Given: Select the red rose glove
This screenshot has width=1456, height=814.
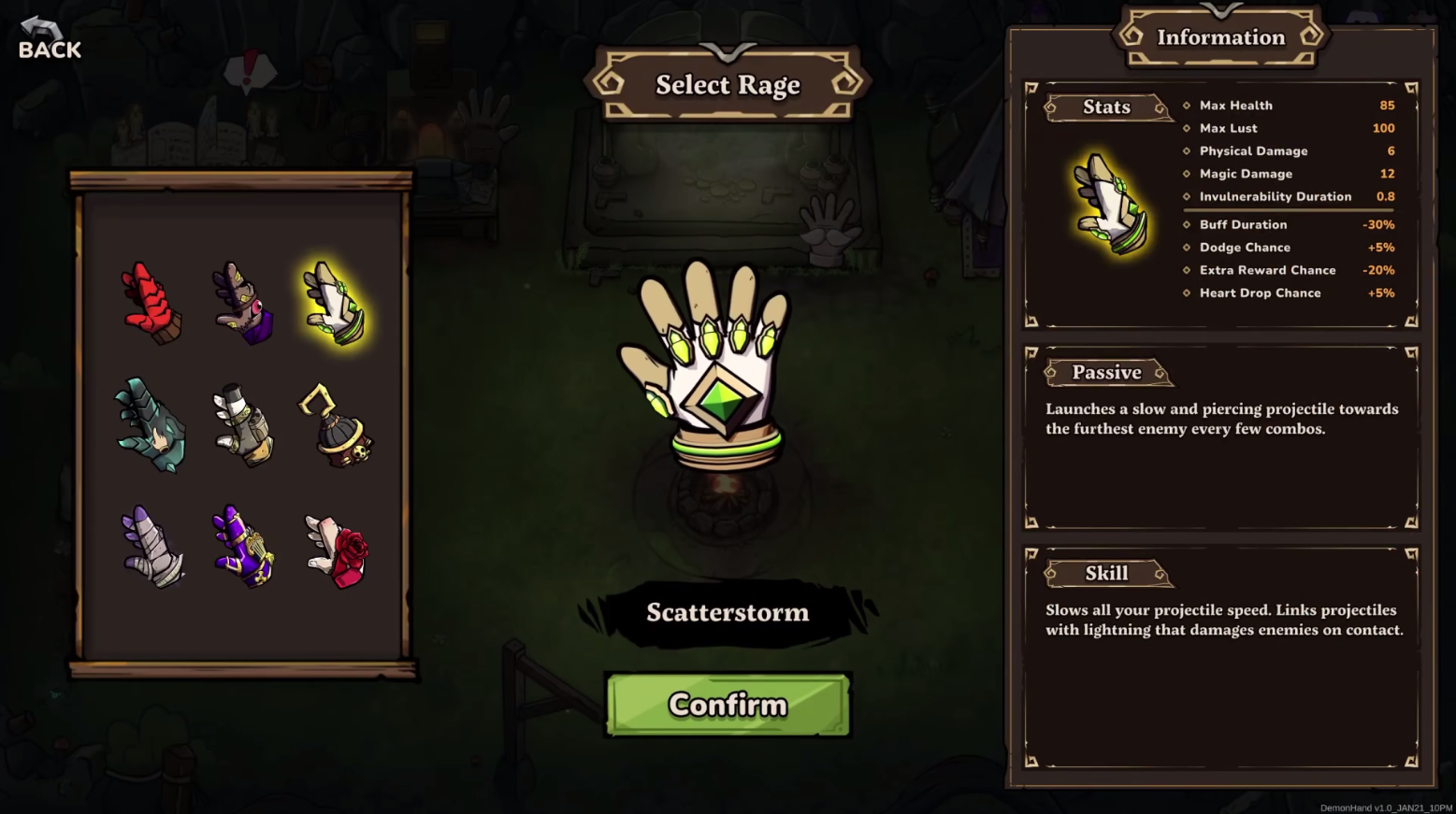Looking at the screenshot, I should [x=337, y=550].
